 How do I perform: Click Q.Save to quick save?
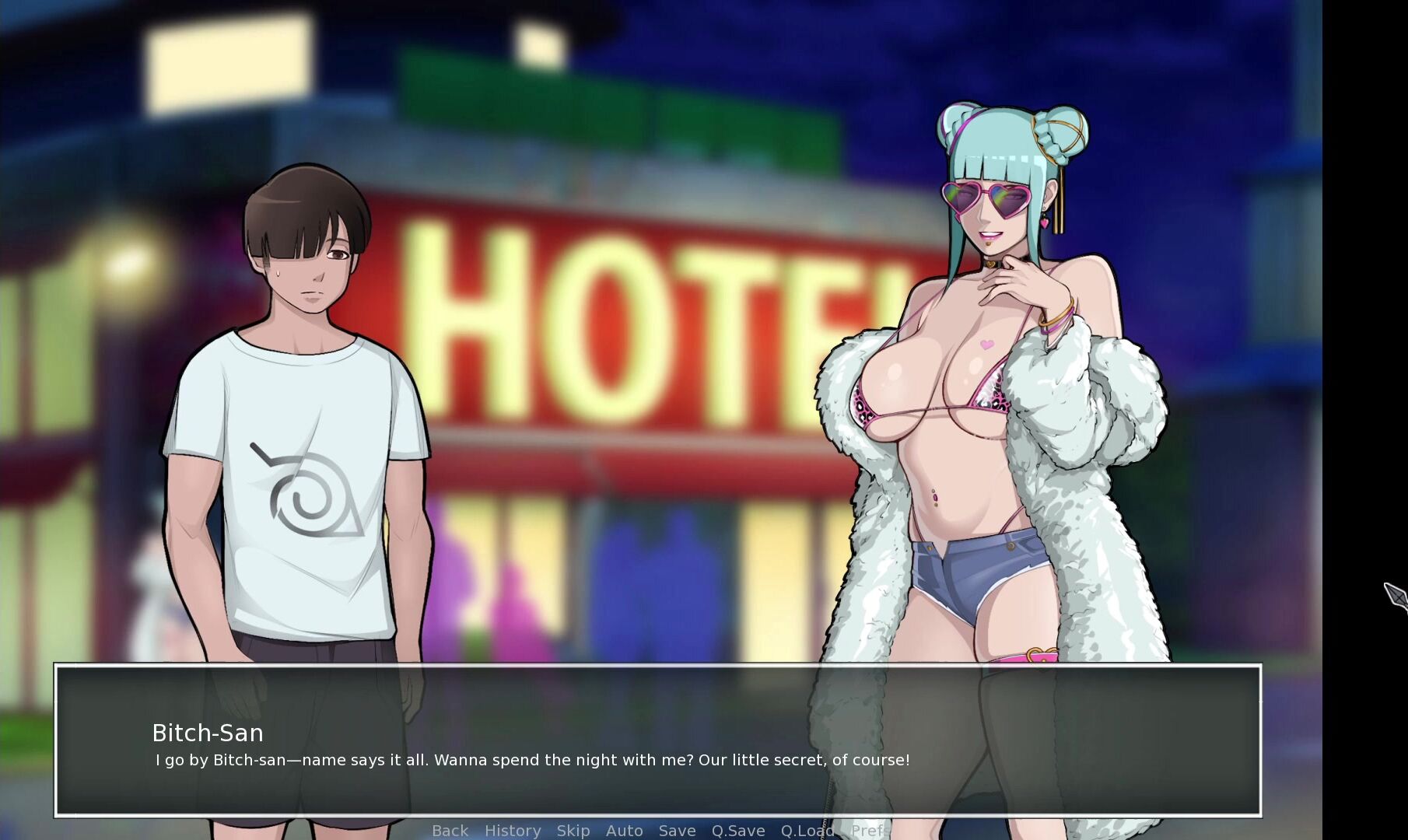738,831
